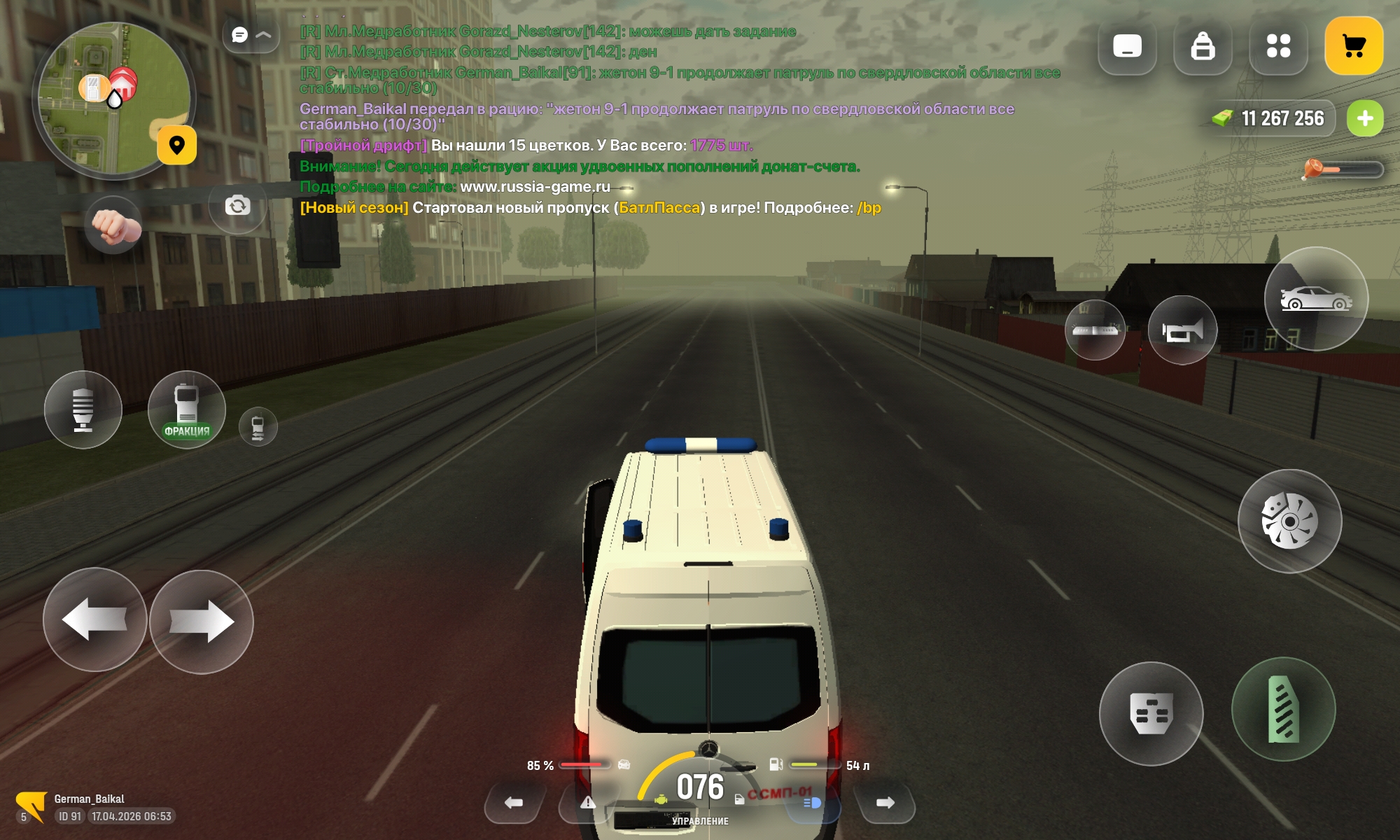Step on the green gas pedal
The image size is (1400, 840).
pos(1283,709)
